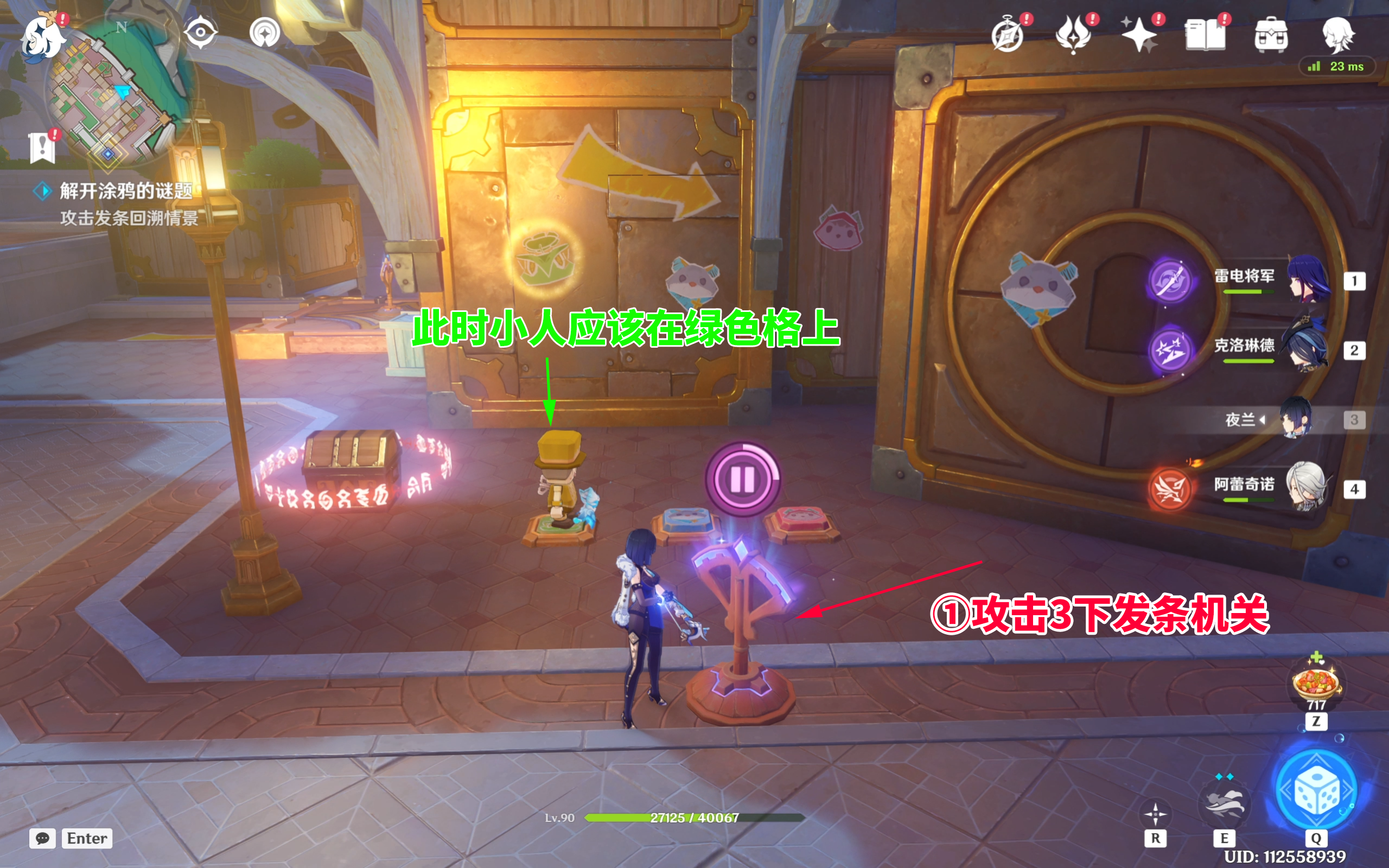Open the character profile head icon
The image size is (1389, 868).
point(1338,34)
